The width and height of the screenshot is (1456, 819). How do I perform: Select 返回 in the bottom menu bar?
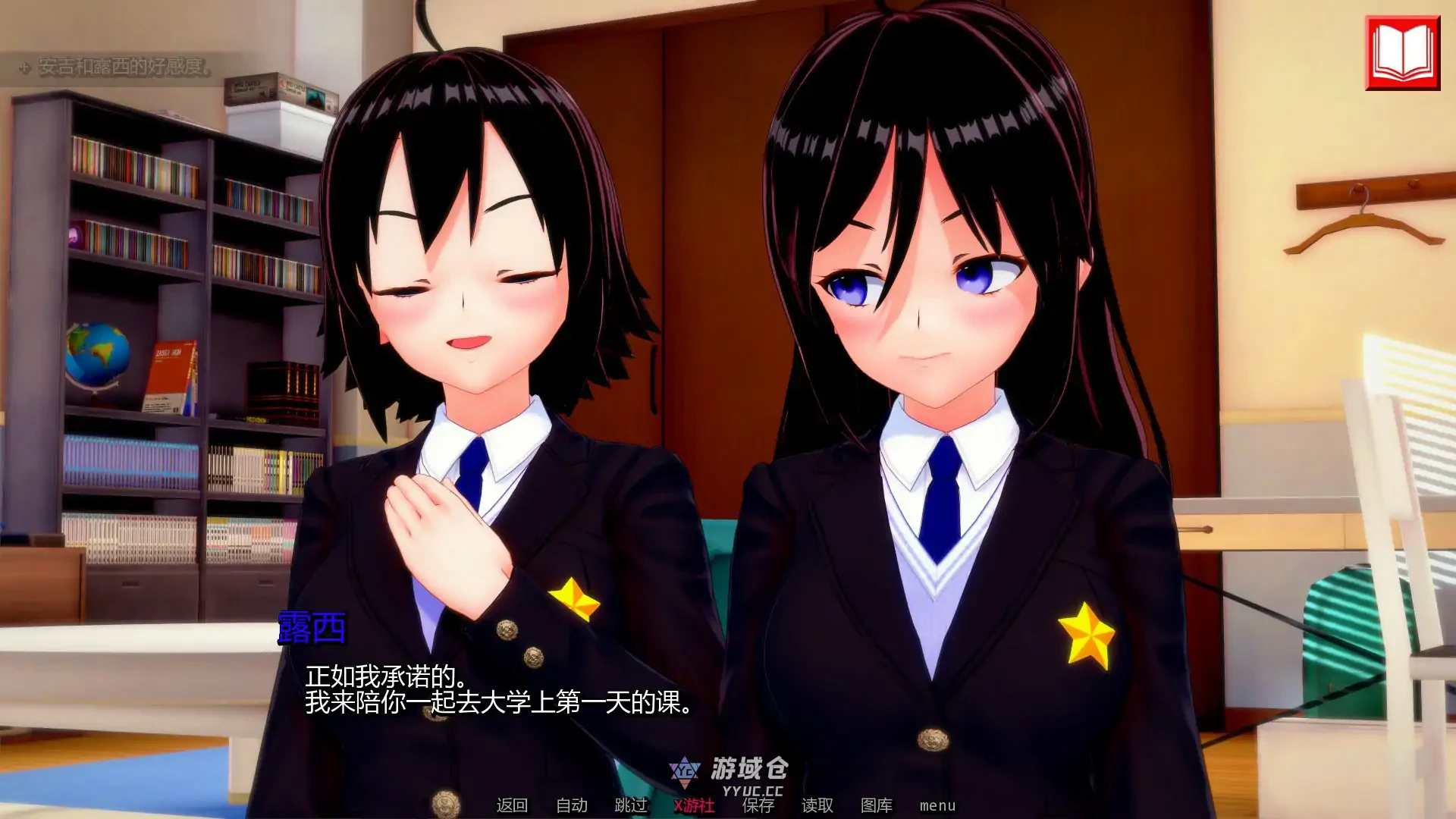click(513, 806)
